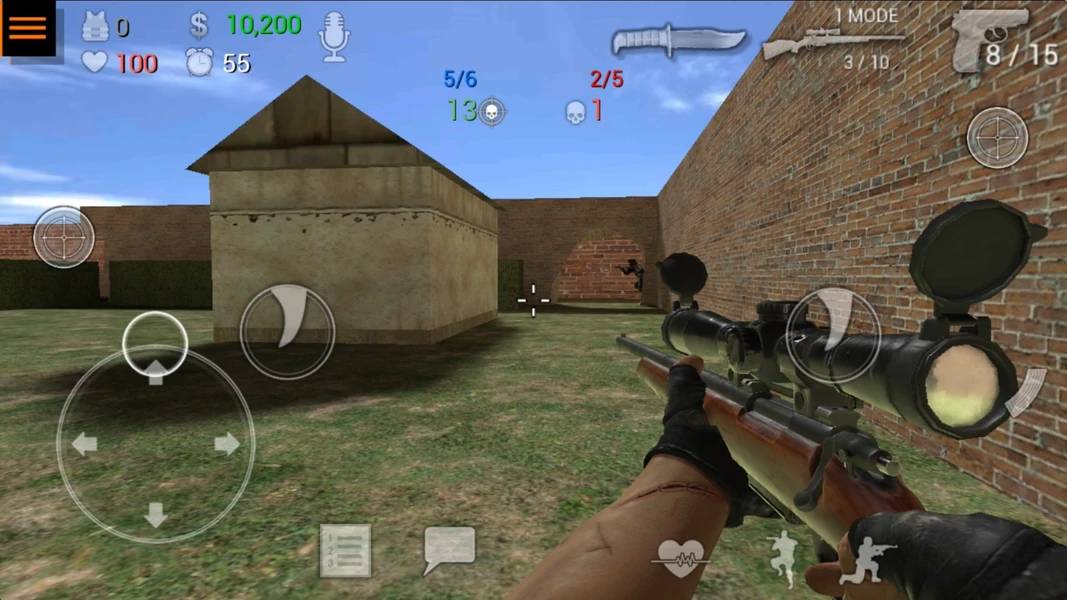1067x600 pixels.
Task: Open the numbered scoreboard list
Action: coord(345,551)
